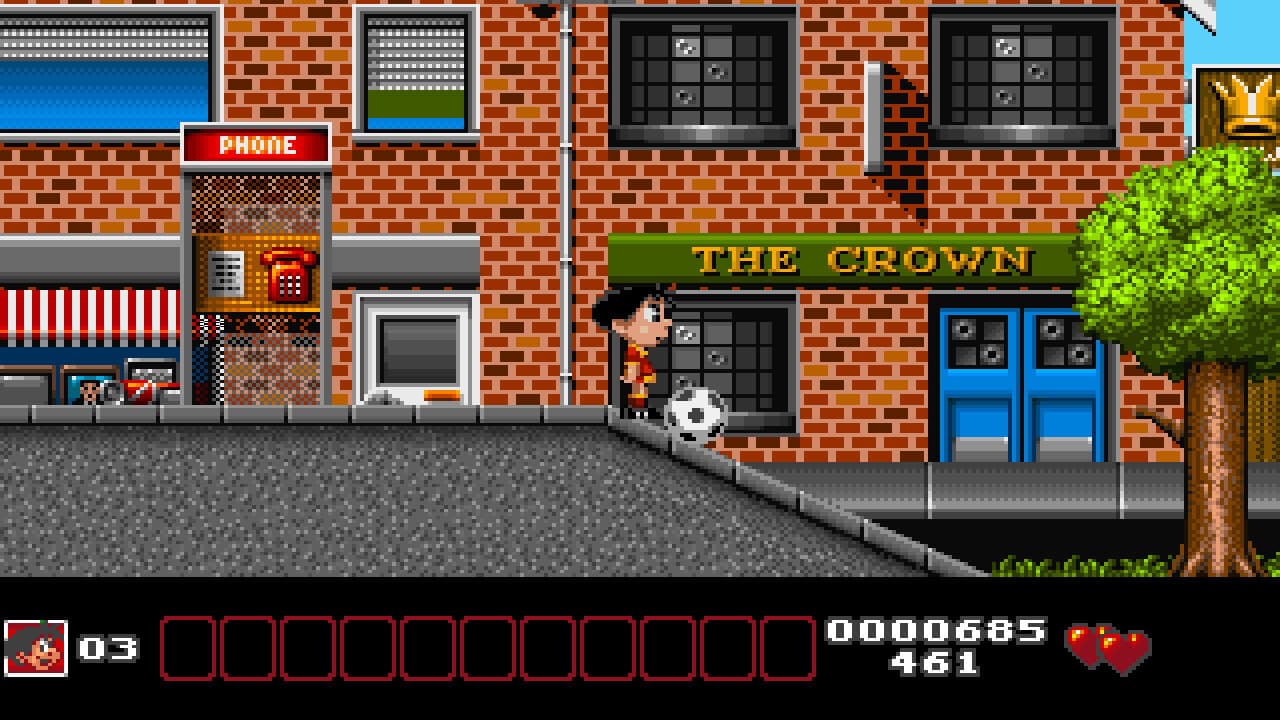The width and height of the screenshot is (1280, 720).
Task: Click the red PHONE sign on the booth
Action: click(255, 144)
